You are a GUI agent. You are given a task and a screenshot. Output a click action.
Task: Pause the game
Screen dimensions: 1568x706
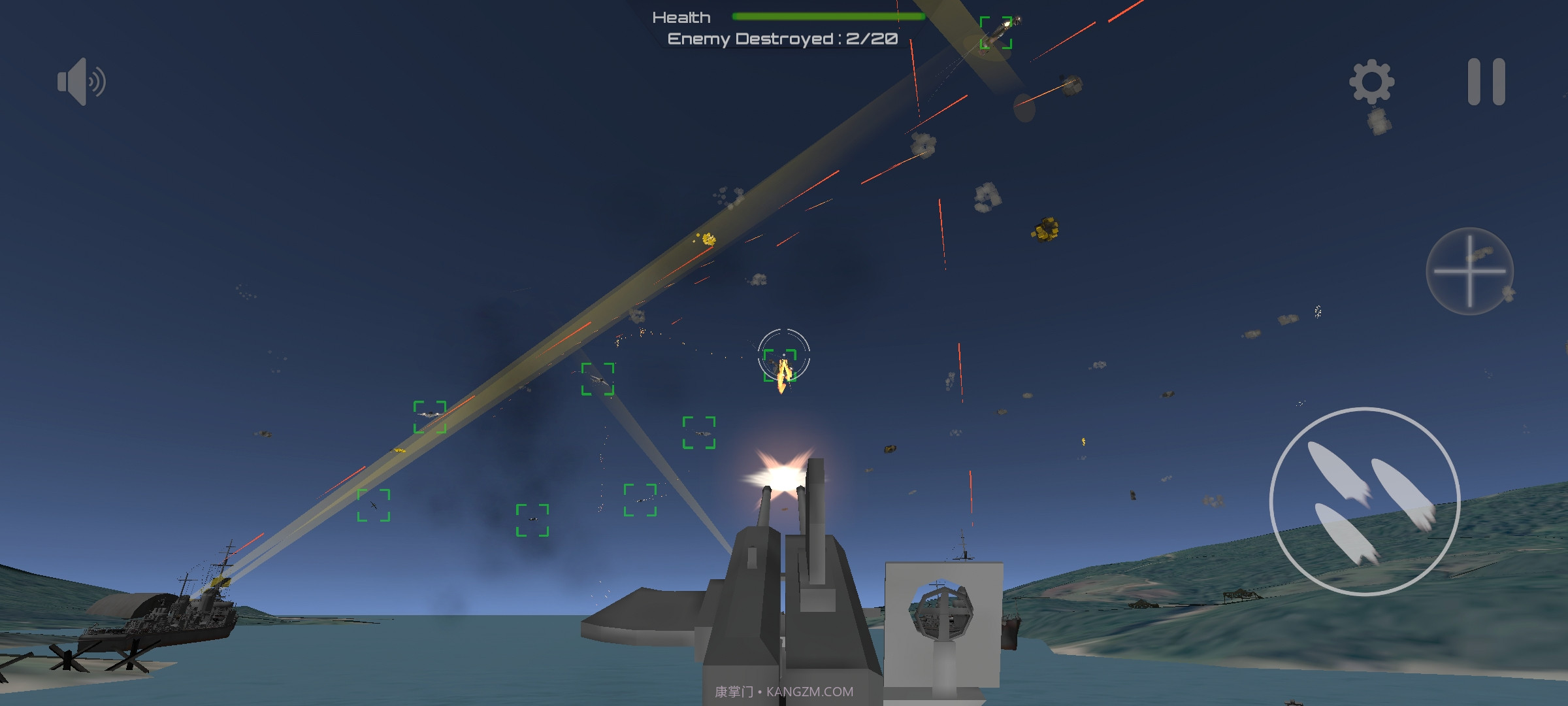[1486, 82]
